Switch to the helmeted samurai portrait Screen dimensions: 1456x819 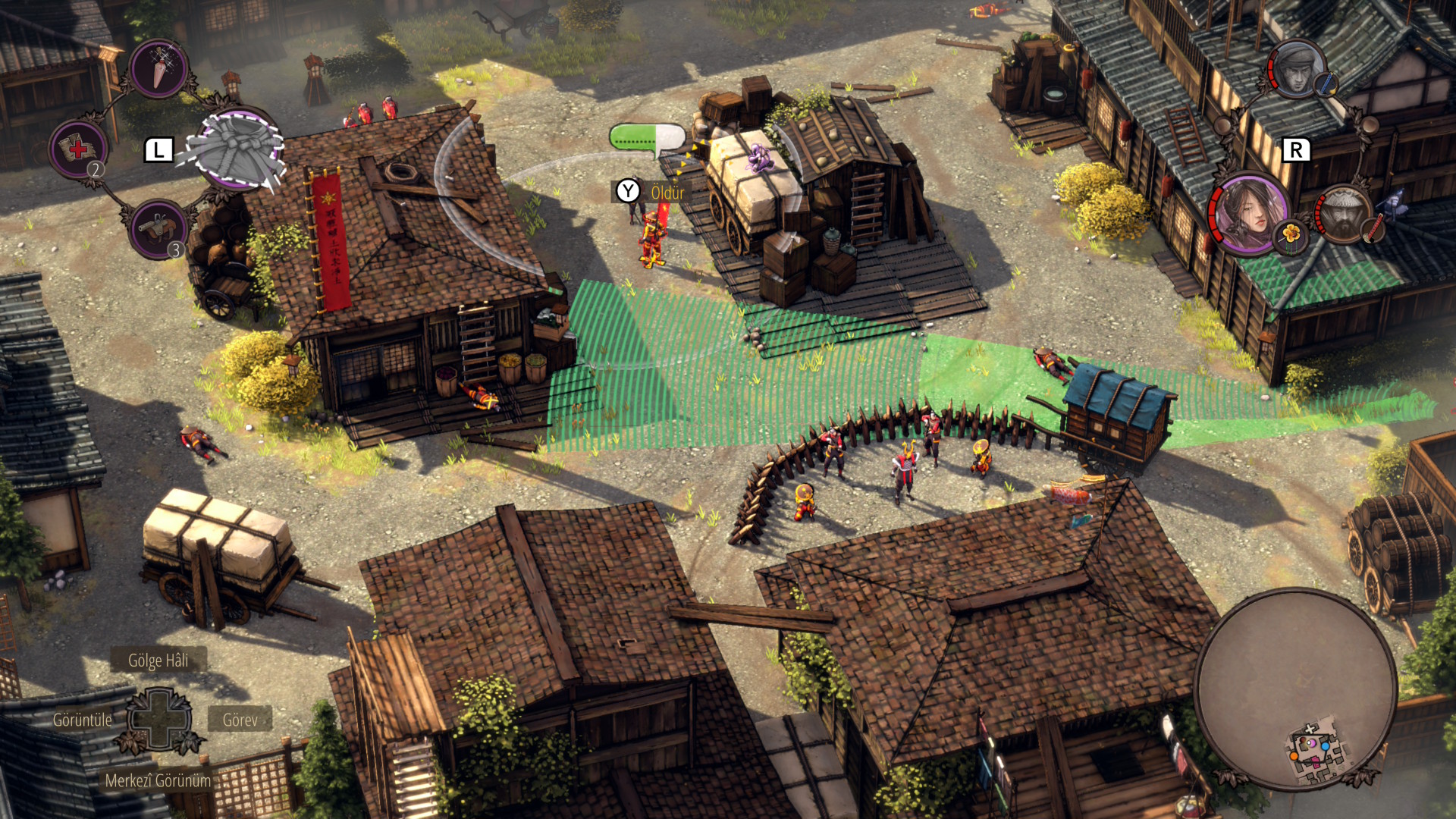tap(1342, 215)
